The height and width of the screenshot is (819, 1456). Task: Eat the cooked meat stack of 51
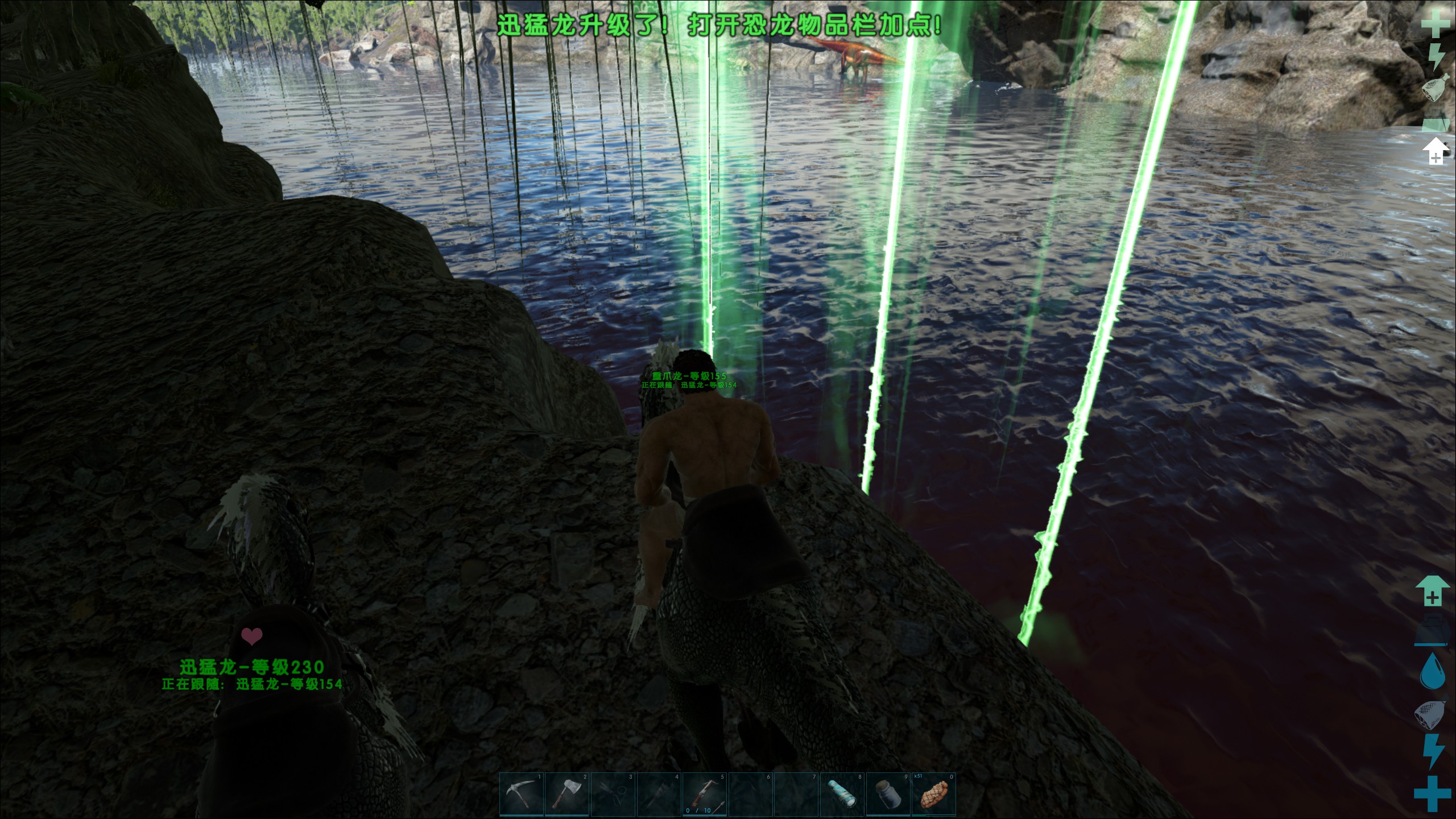pyautogui.click(x=934, y=794)
